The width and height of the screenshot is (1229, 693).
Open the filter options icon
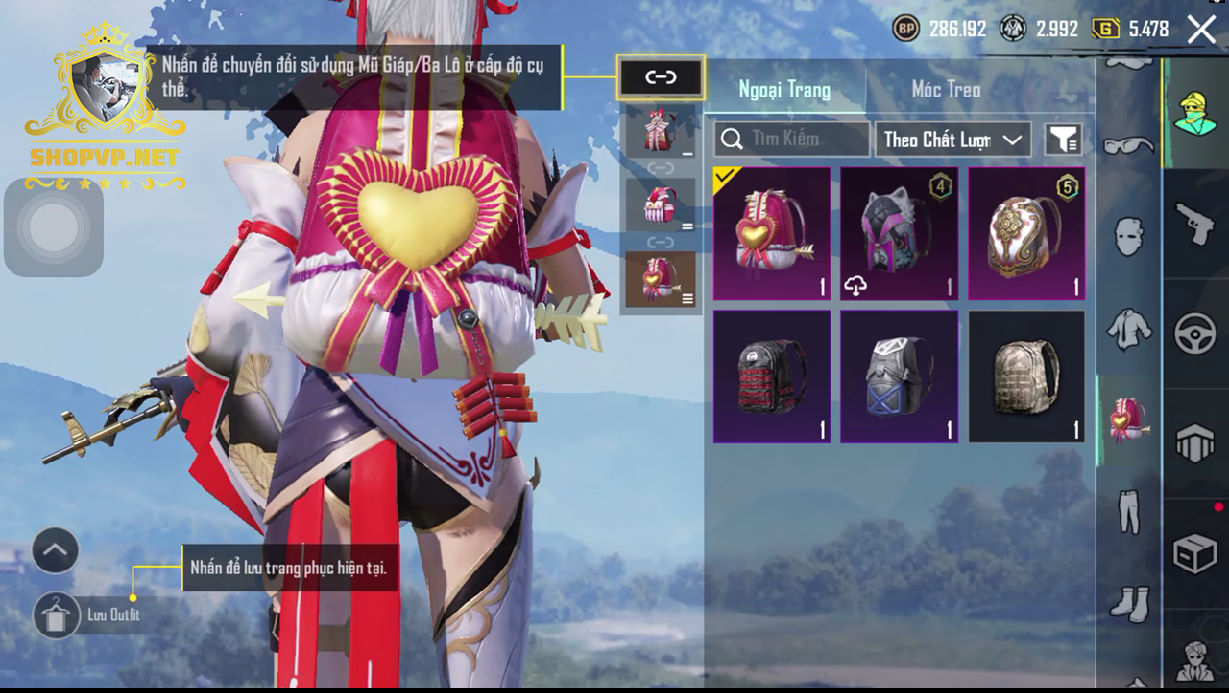[1064, 140]
